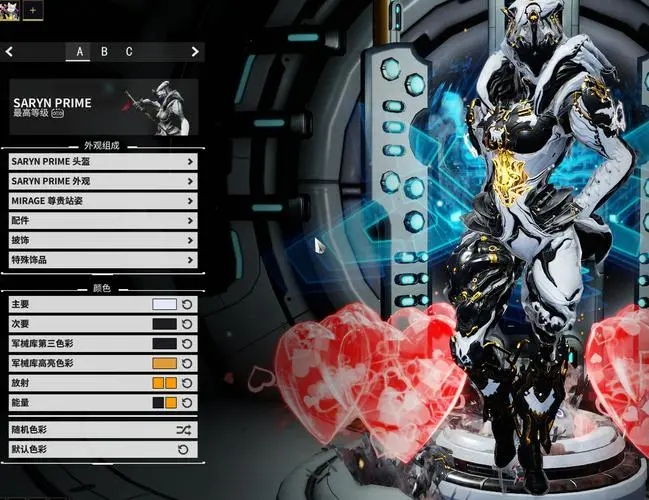
Task: Reset the 放射 emissive color
Action: pos(187,383)
